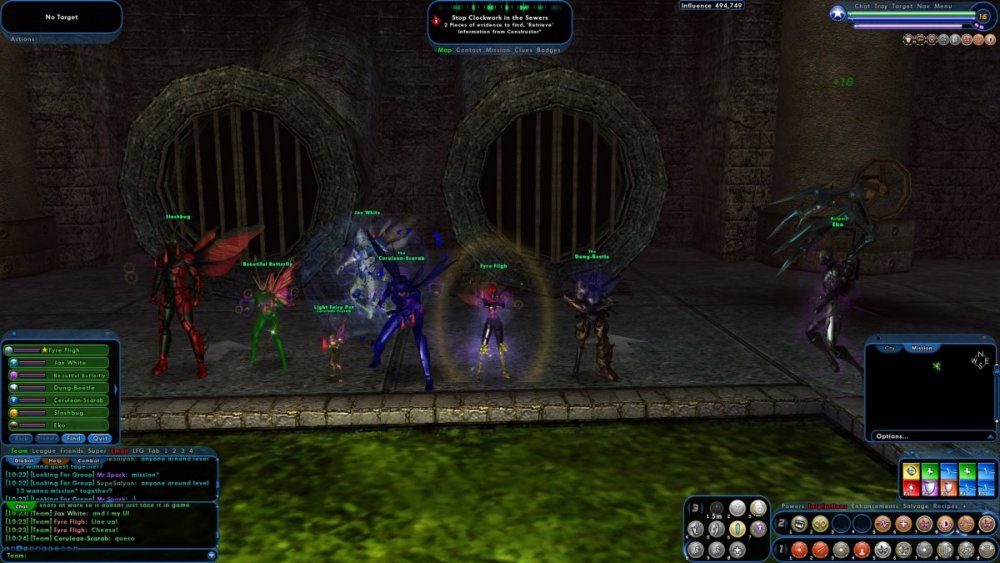
Task: Switch minimap to the City tab
Action: [890, 348]
